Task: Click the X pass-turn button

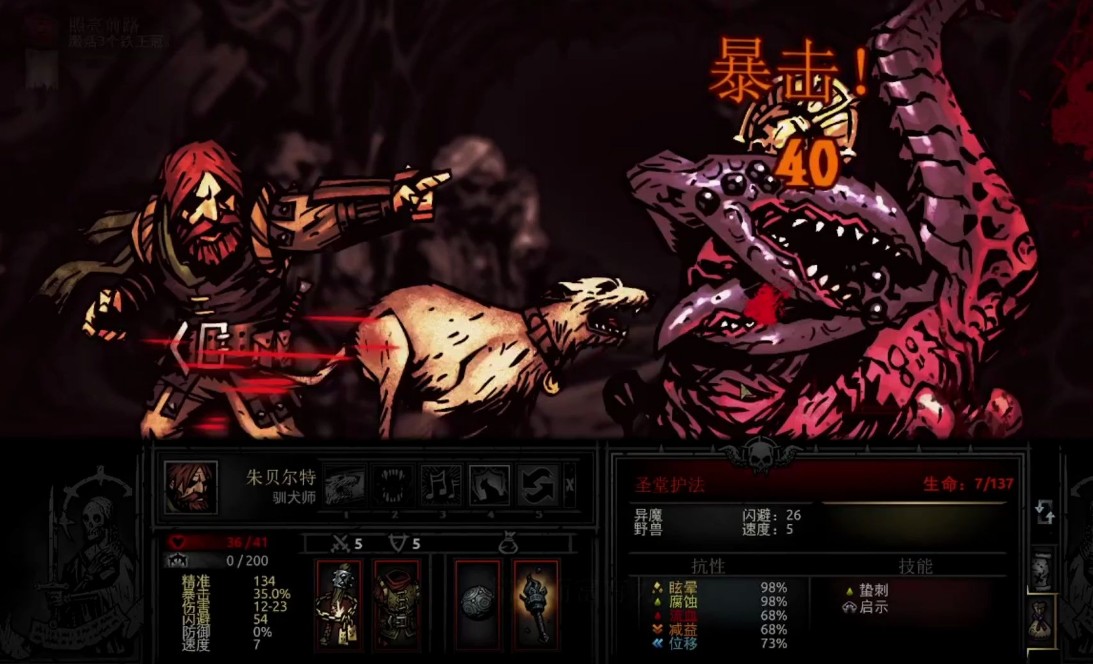Action: (x=569, y=485)
